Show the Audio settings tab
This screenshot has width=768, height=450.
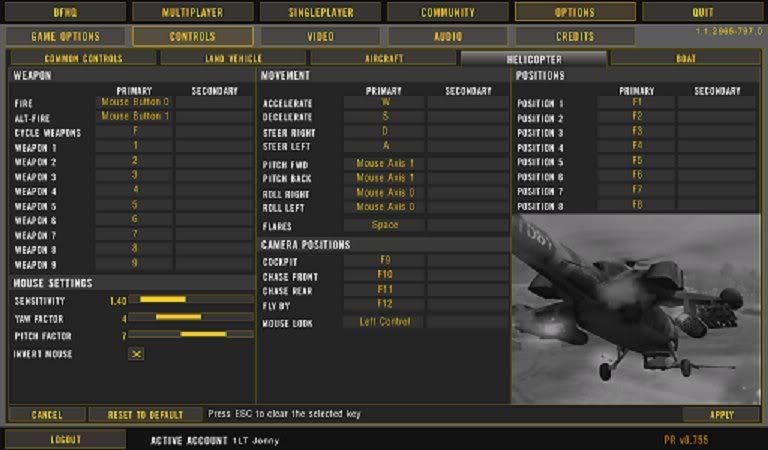(447, 36)
